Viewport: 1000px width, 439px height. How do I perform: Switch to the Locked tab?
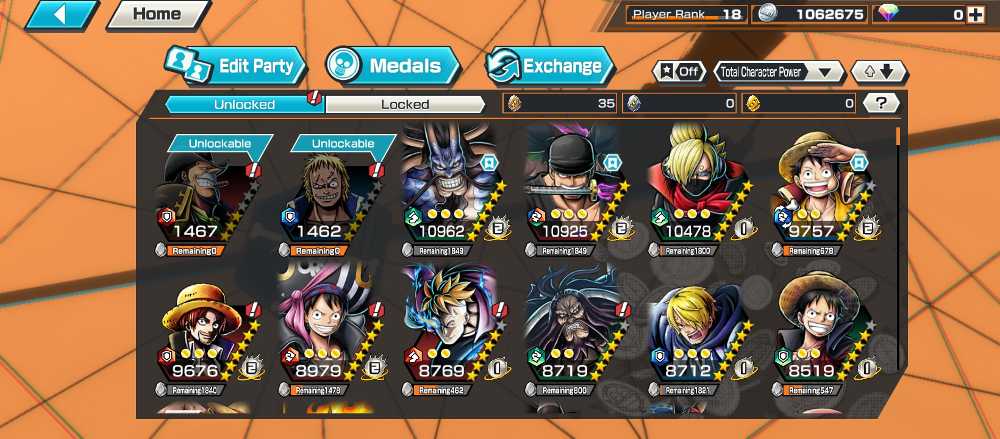(x=405, y=104)
